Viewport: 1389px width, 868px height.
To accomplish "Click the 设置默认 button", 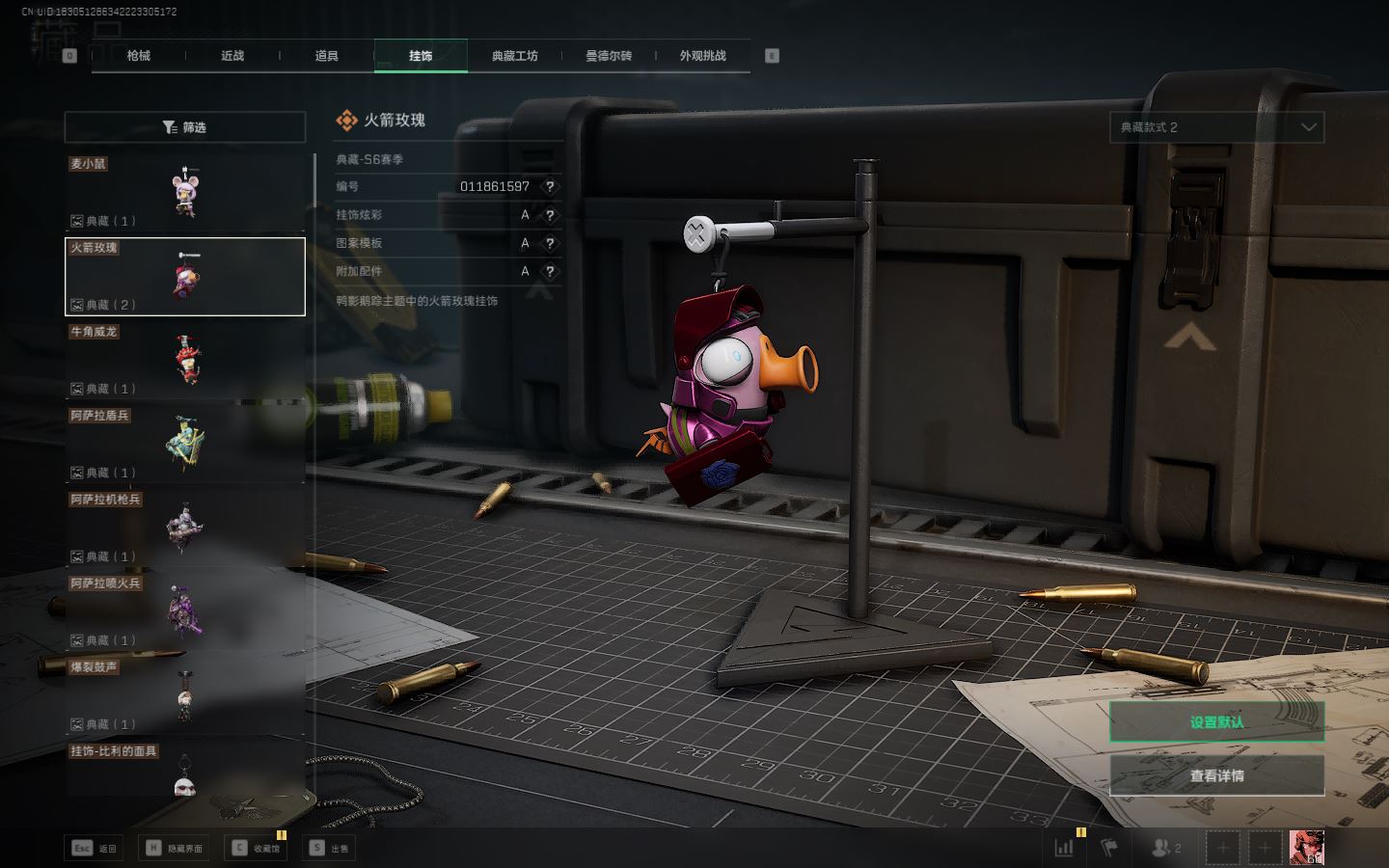I will point(1216,721).
